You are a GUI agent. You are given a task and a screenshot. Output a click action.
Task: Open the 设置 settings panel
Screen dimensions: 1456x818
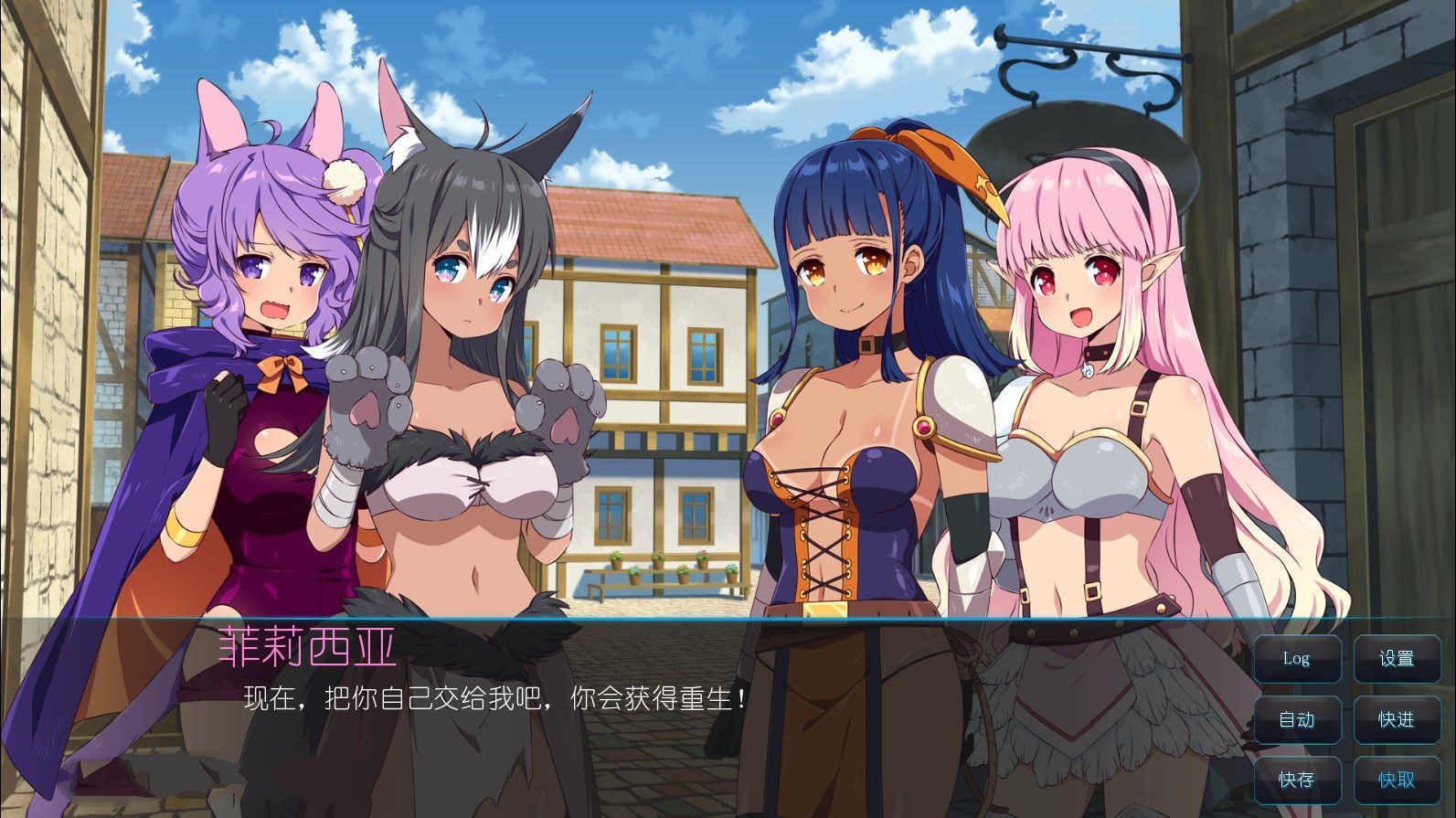pos(1397,658)
